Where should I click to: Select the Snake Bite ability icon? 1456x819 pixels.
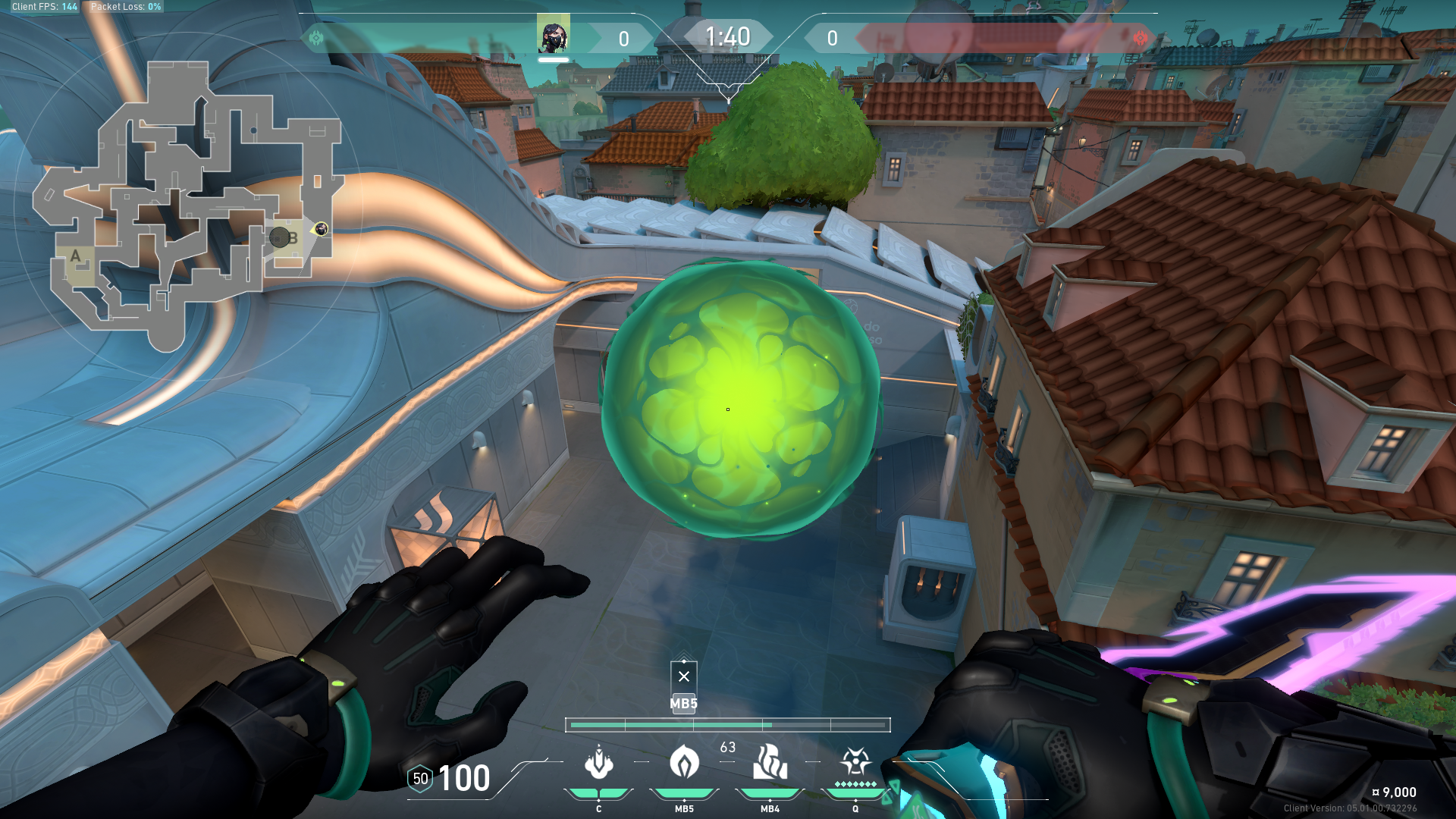point(598,763)
